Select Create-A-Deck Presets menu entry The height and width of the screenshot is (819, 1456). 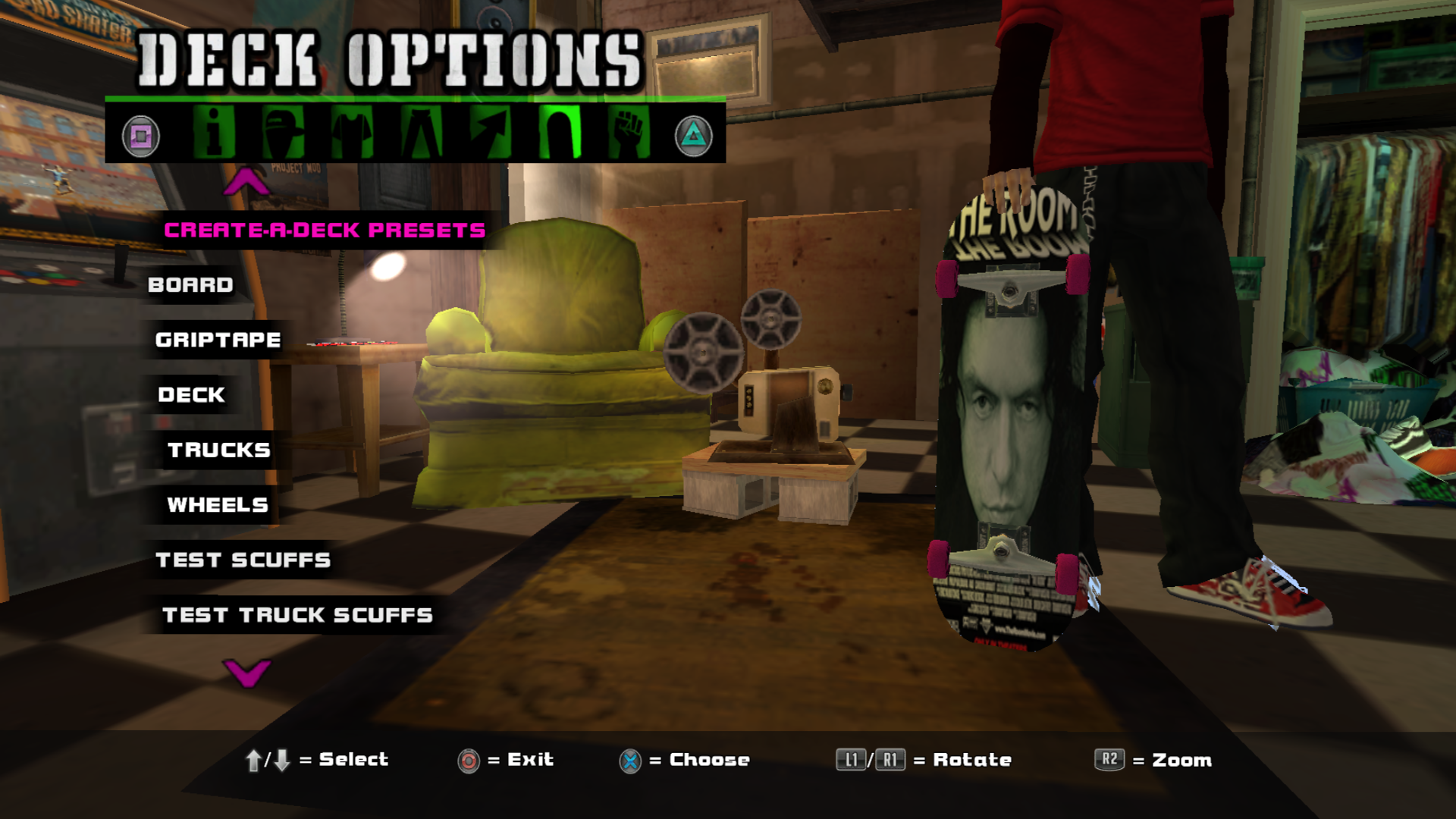click(x=324, y=230)
